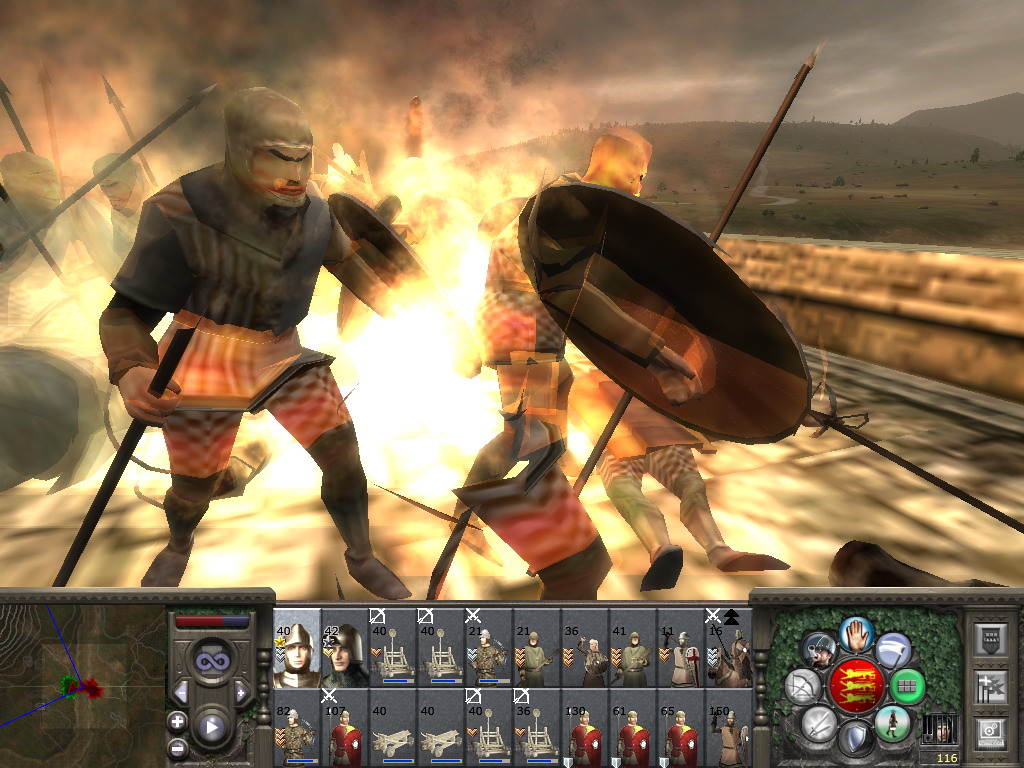The image size is (1024, 768).
Task: Click the green group formation button
Action: point(908,687)
